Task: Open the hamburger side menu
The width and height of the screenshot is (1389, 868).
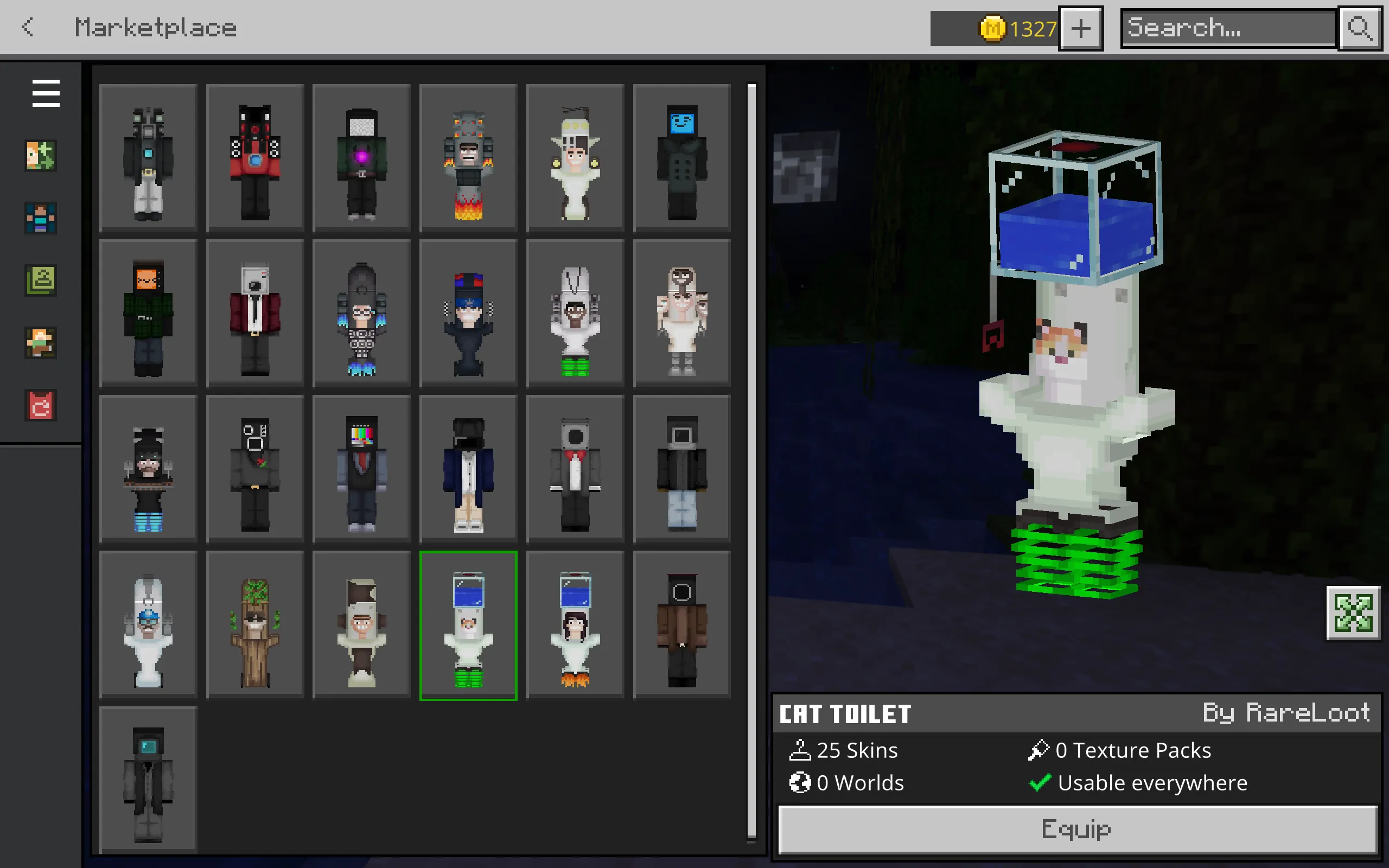Action: point(46,93)
